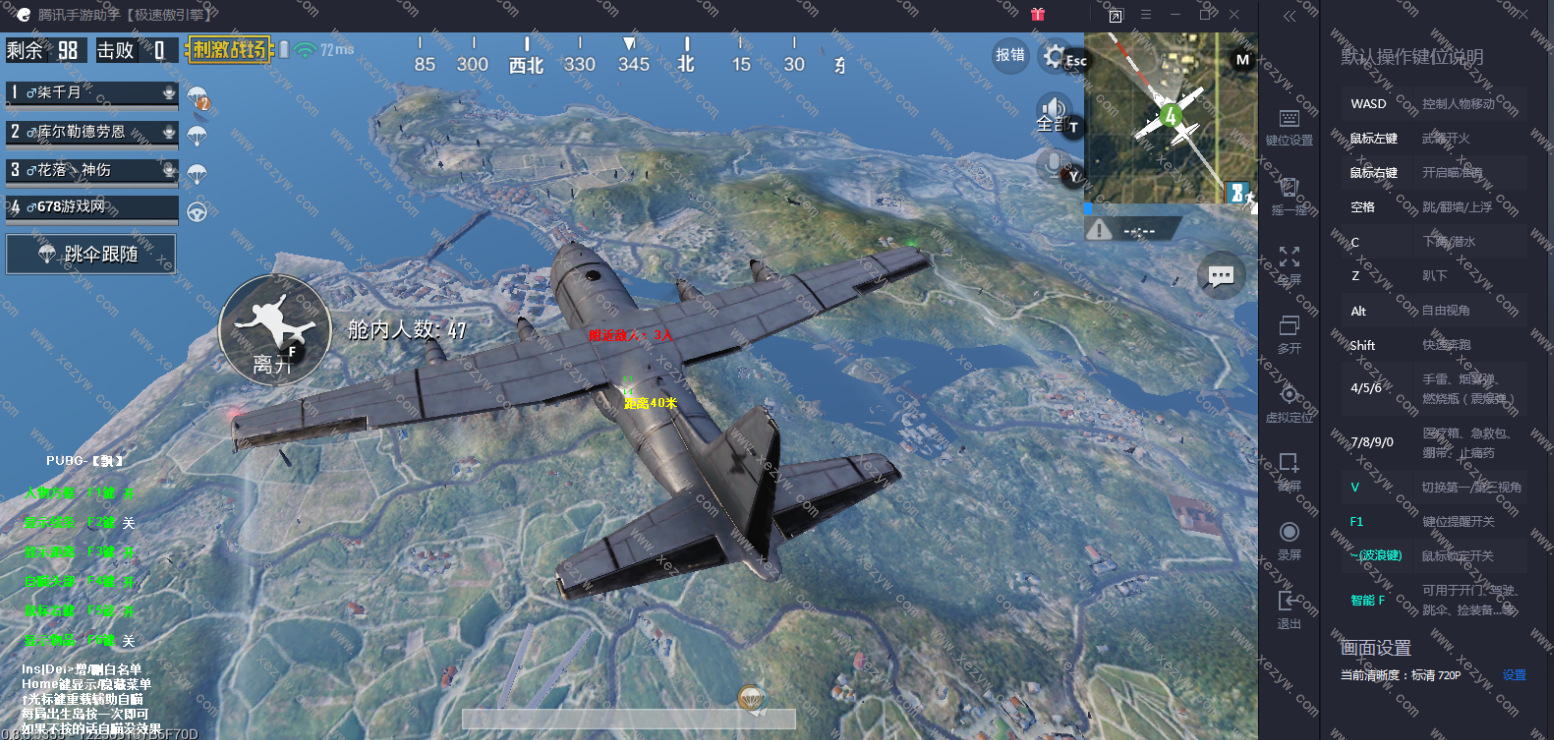Viewport: 1554px width, 740px height.
Task: Open the minimap
Action: tap(1170, 118)
